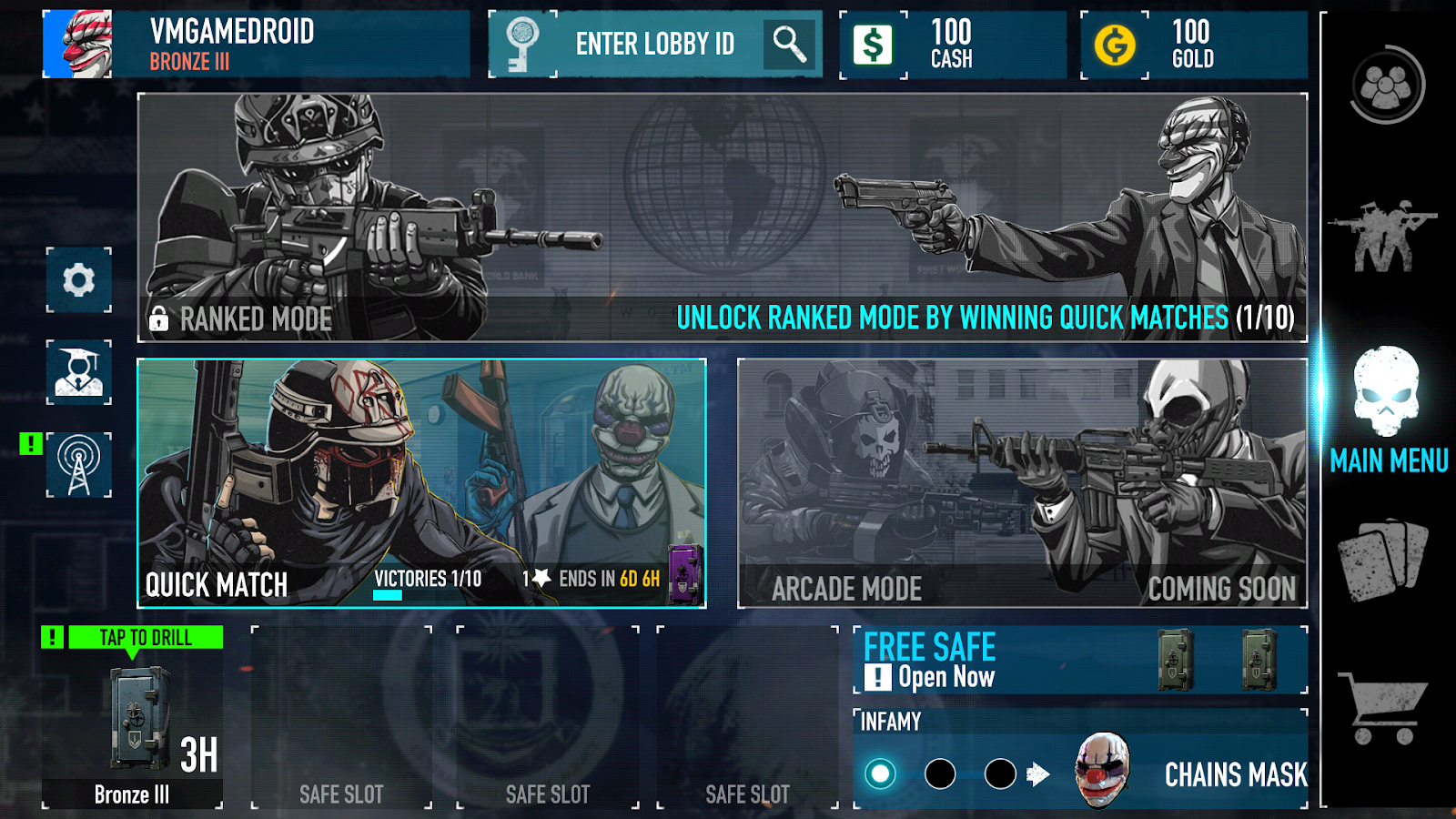Start a Quick Match

419,482
